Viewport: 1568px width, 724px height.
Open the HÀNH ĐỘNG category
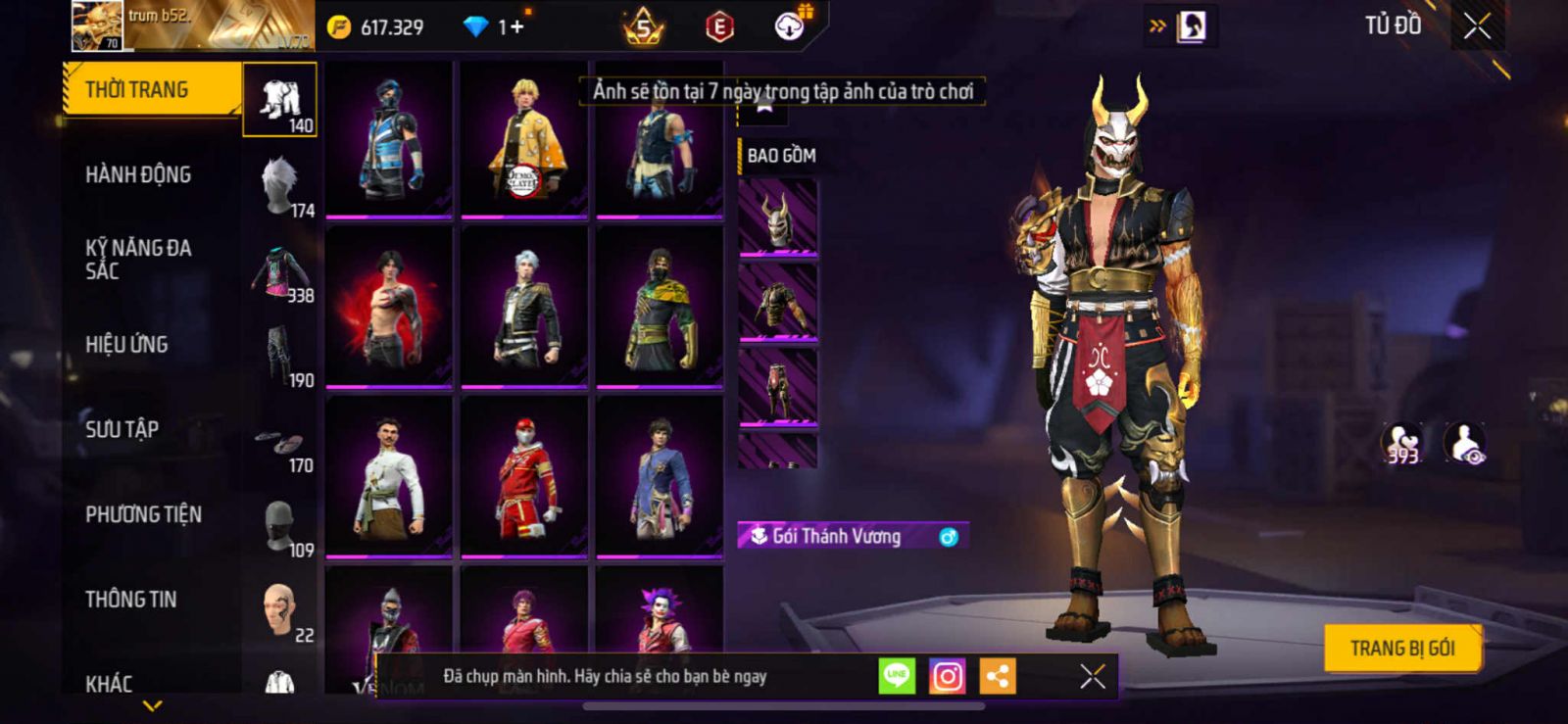(x=138, y=174)
